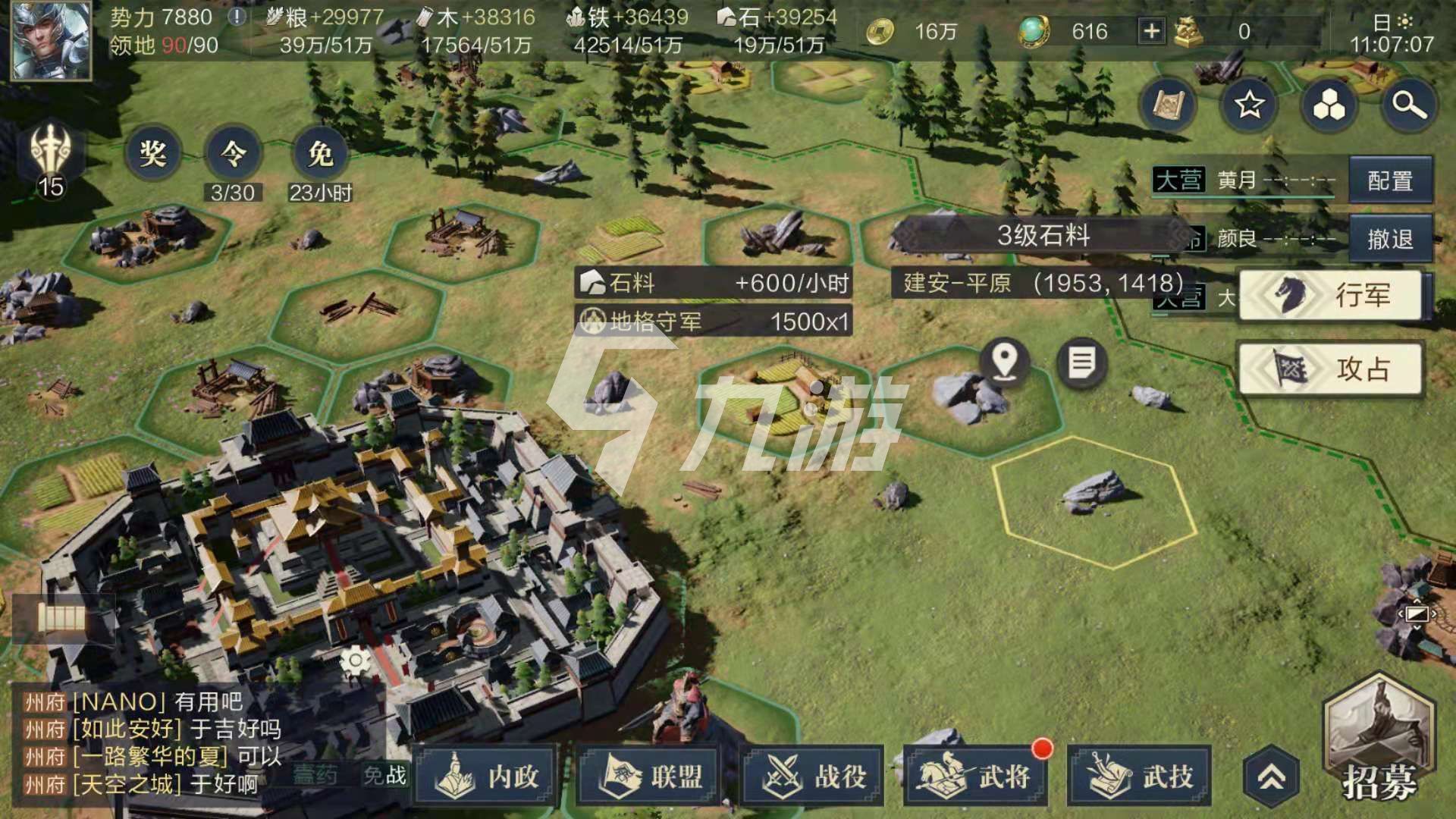Expand the double-arrow menu toggle

pos(1272,776)
